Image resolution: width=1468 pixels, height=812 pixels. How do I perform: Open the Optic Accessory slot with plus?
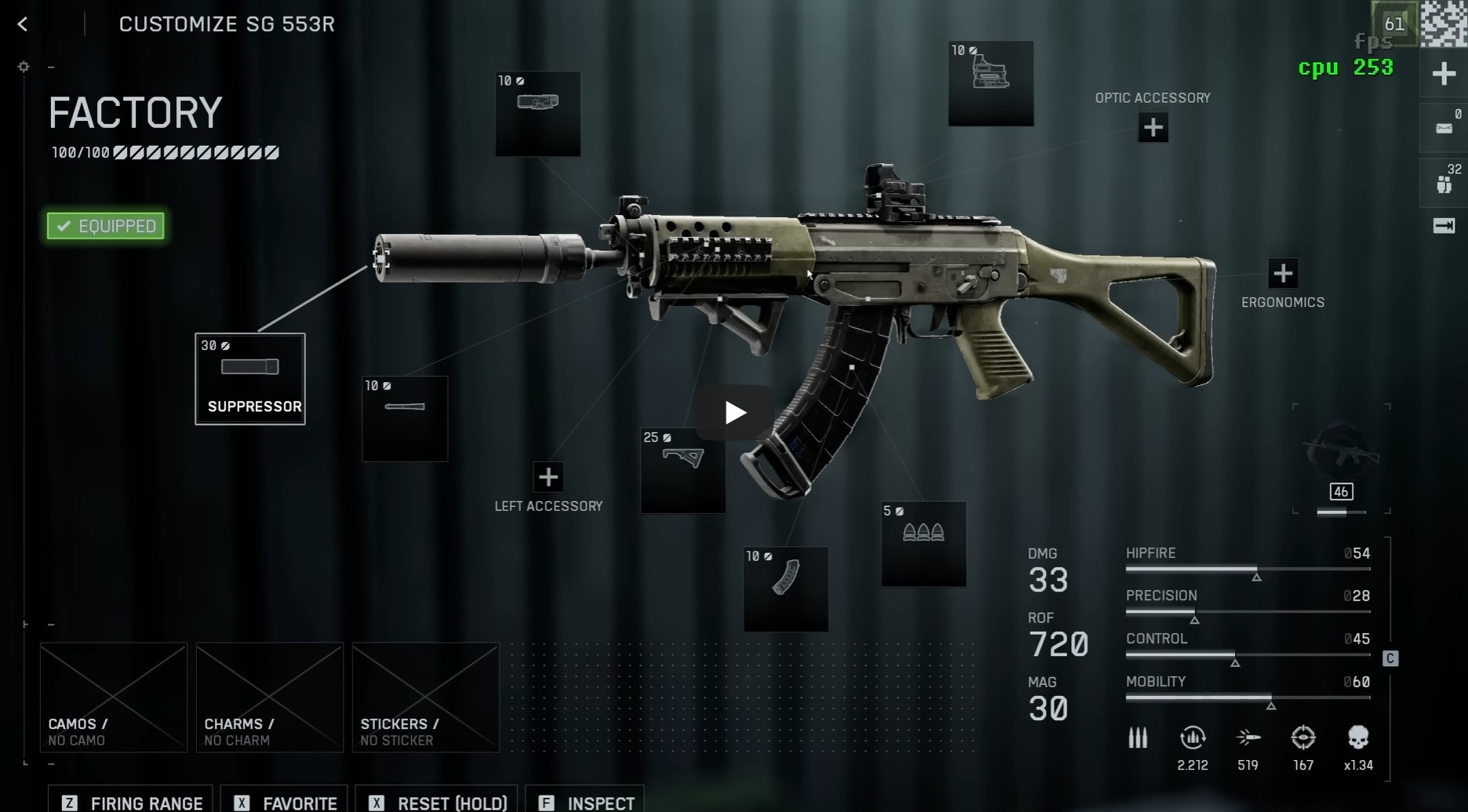(x=1152, y=127)
